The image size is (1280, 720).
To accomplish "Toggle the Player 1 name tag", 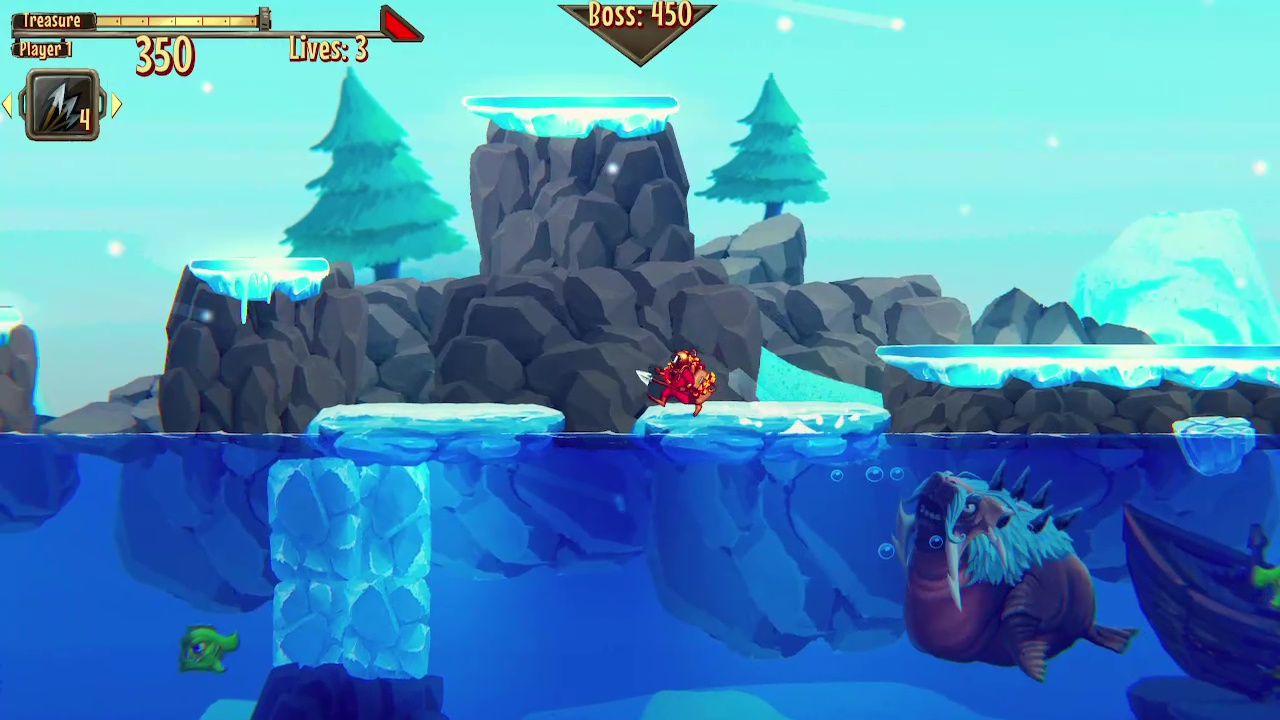I will pos(43,49).
